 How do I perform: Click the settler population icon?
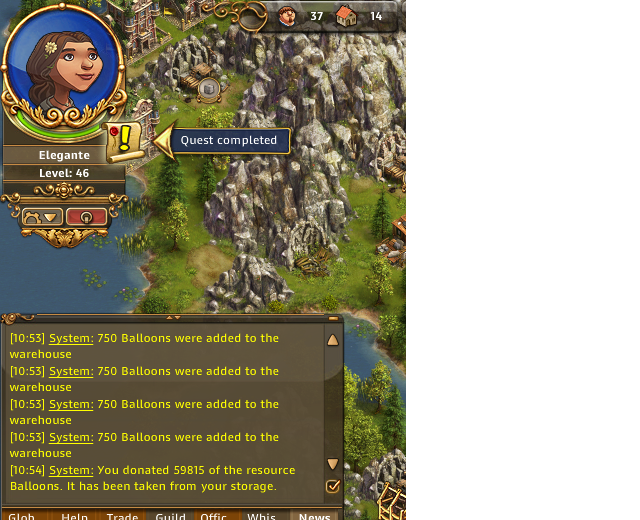point(288,16)
